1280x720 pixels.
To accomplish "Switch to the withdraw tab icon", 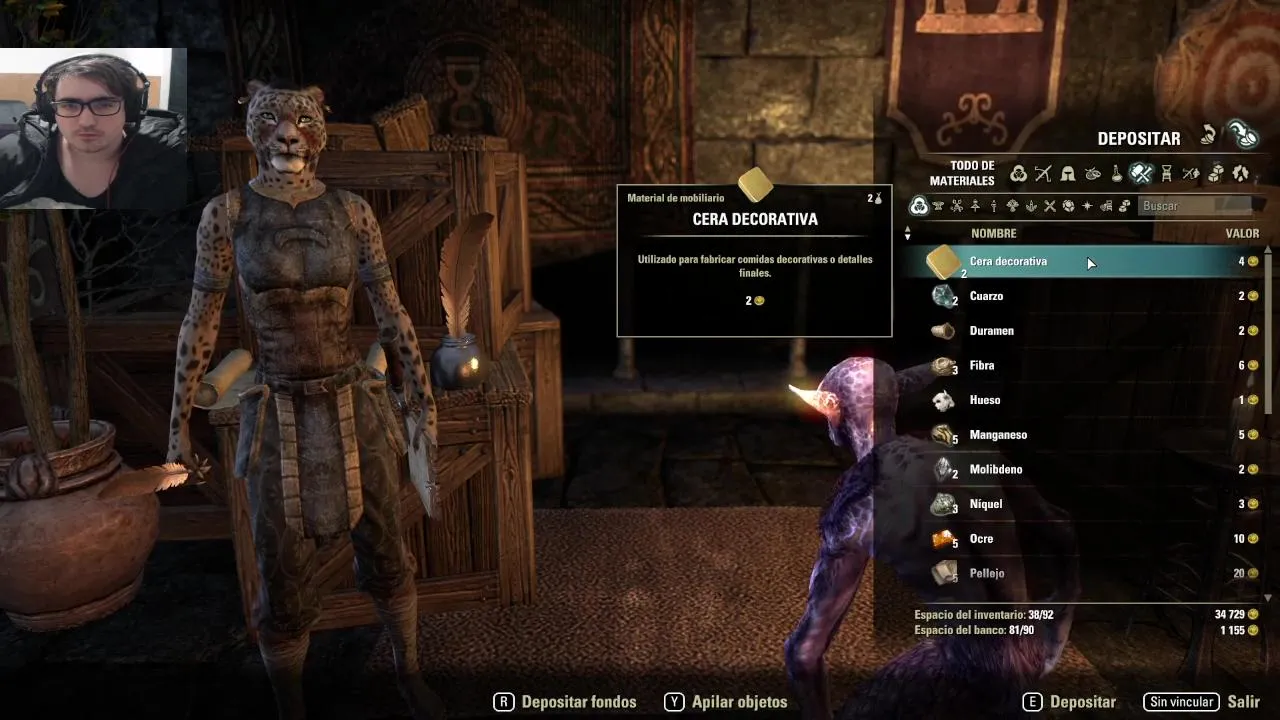I will 1210,136.
